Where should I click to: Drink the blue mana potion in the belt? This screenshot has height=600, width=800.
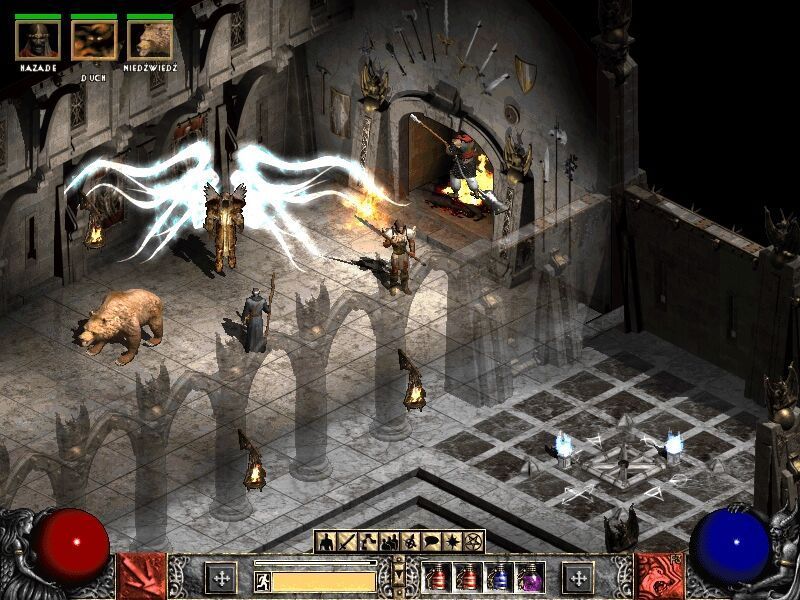[498, 578]
